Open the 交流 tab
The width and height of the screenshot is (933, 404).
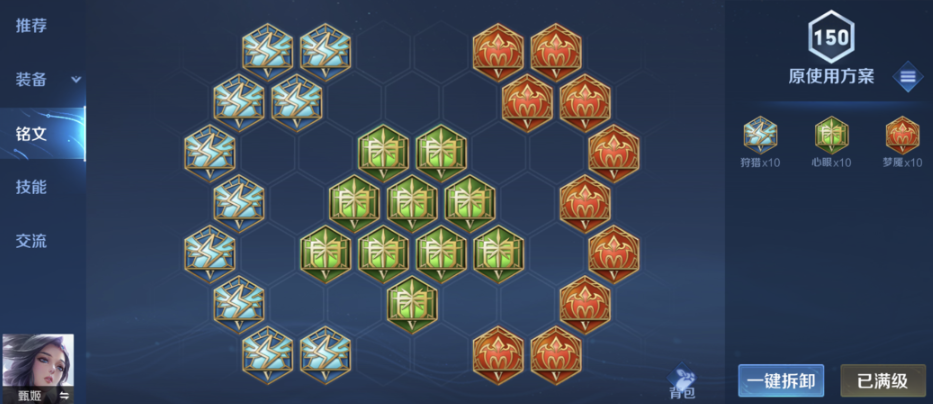32,241
